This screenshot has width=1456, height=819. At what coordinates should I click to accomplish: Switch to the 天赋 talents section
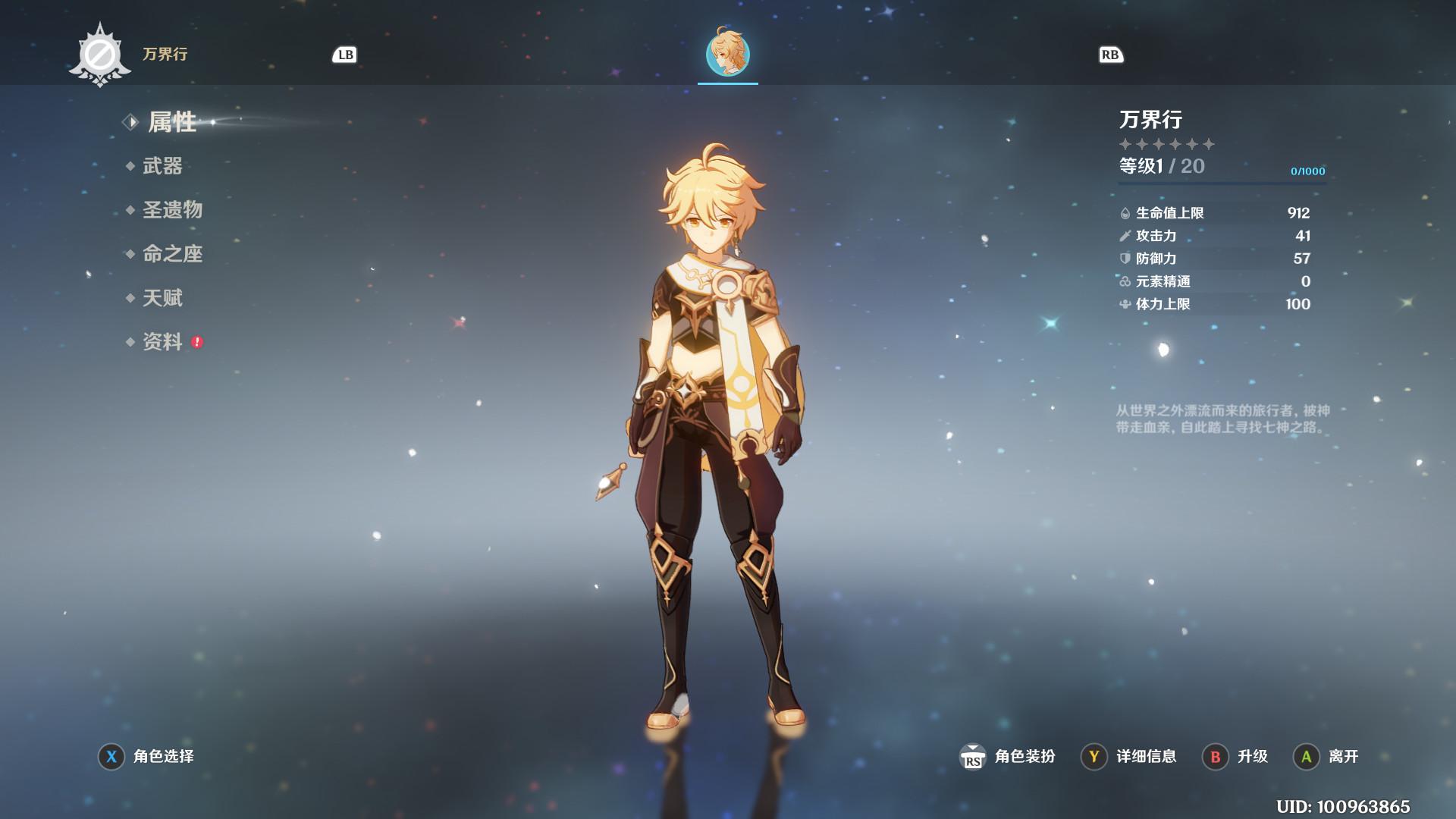162,298
